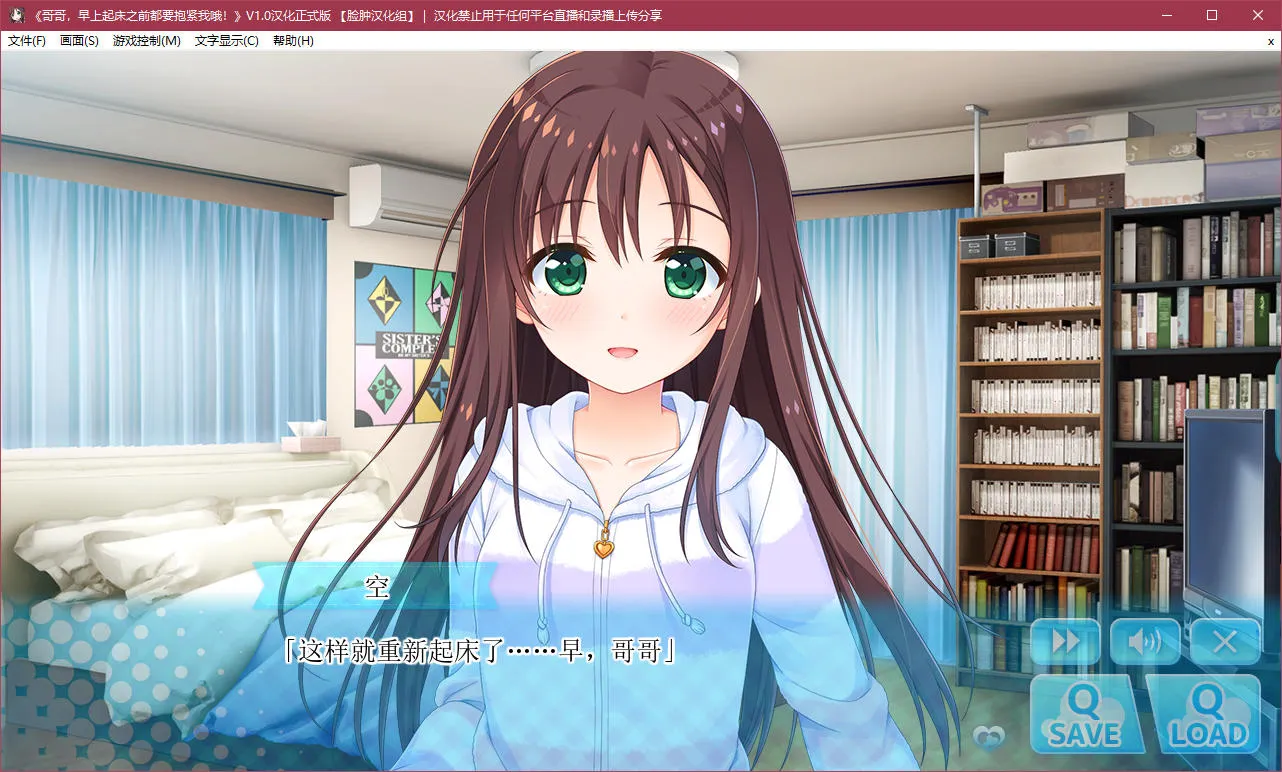Click the small heart icon near the dialogue
The height and width of the screenshot is (772, 1282).
pyautogui.click(x=988, y=737)
